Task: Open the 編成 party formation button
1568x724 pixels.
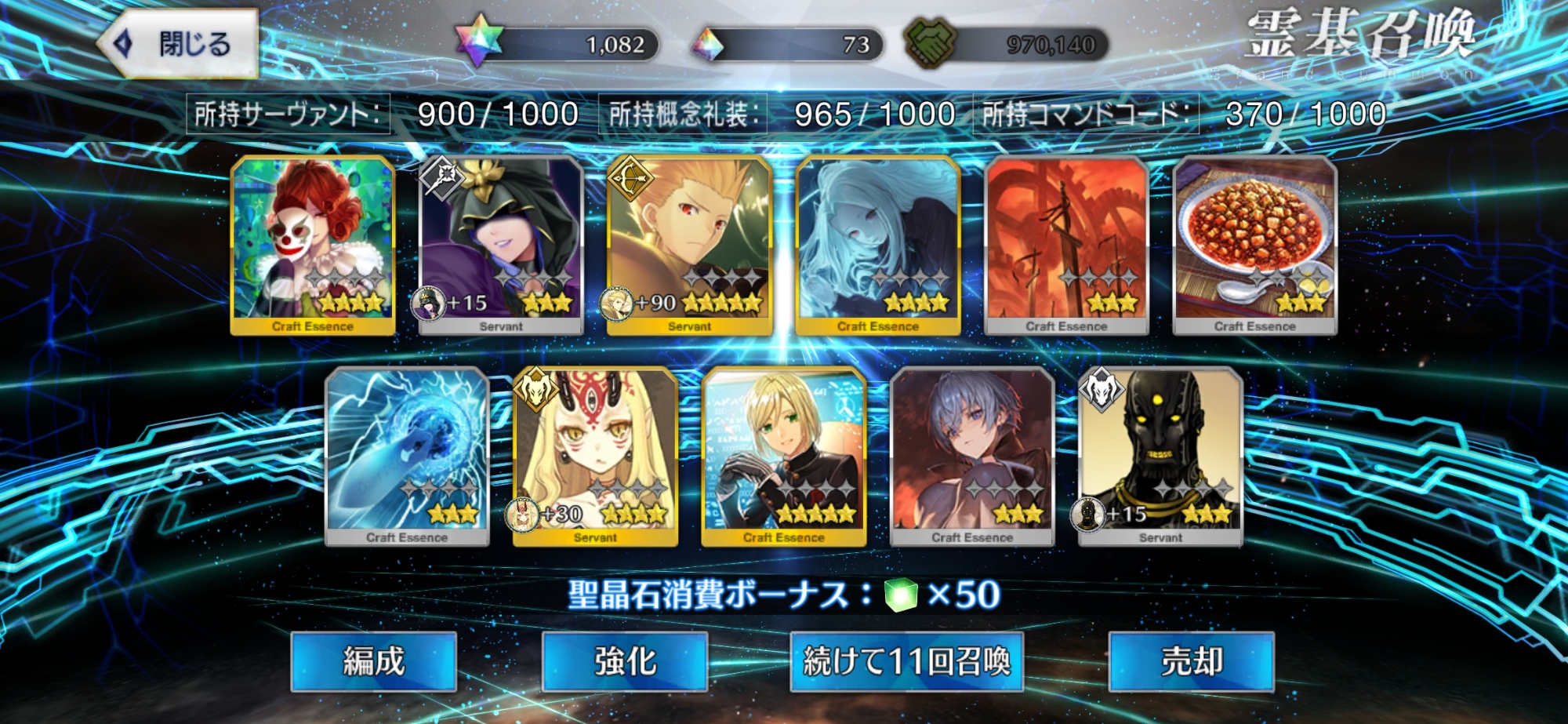Action: tap(373, 661)
